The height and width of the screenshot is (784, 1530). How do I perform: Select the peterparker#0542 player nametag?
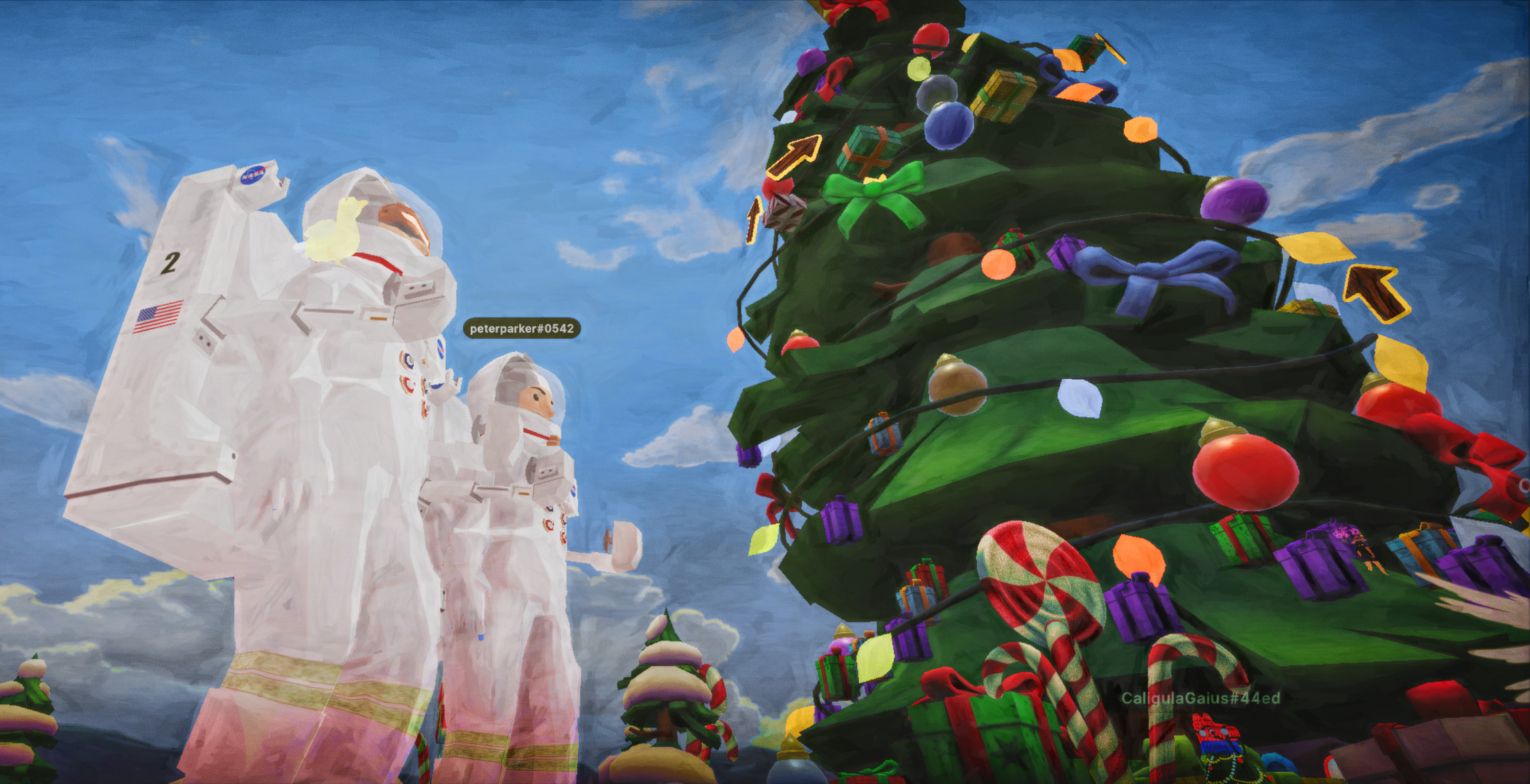(521, 328)
